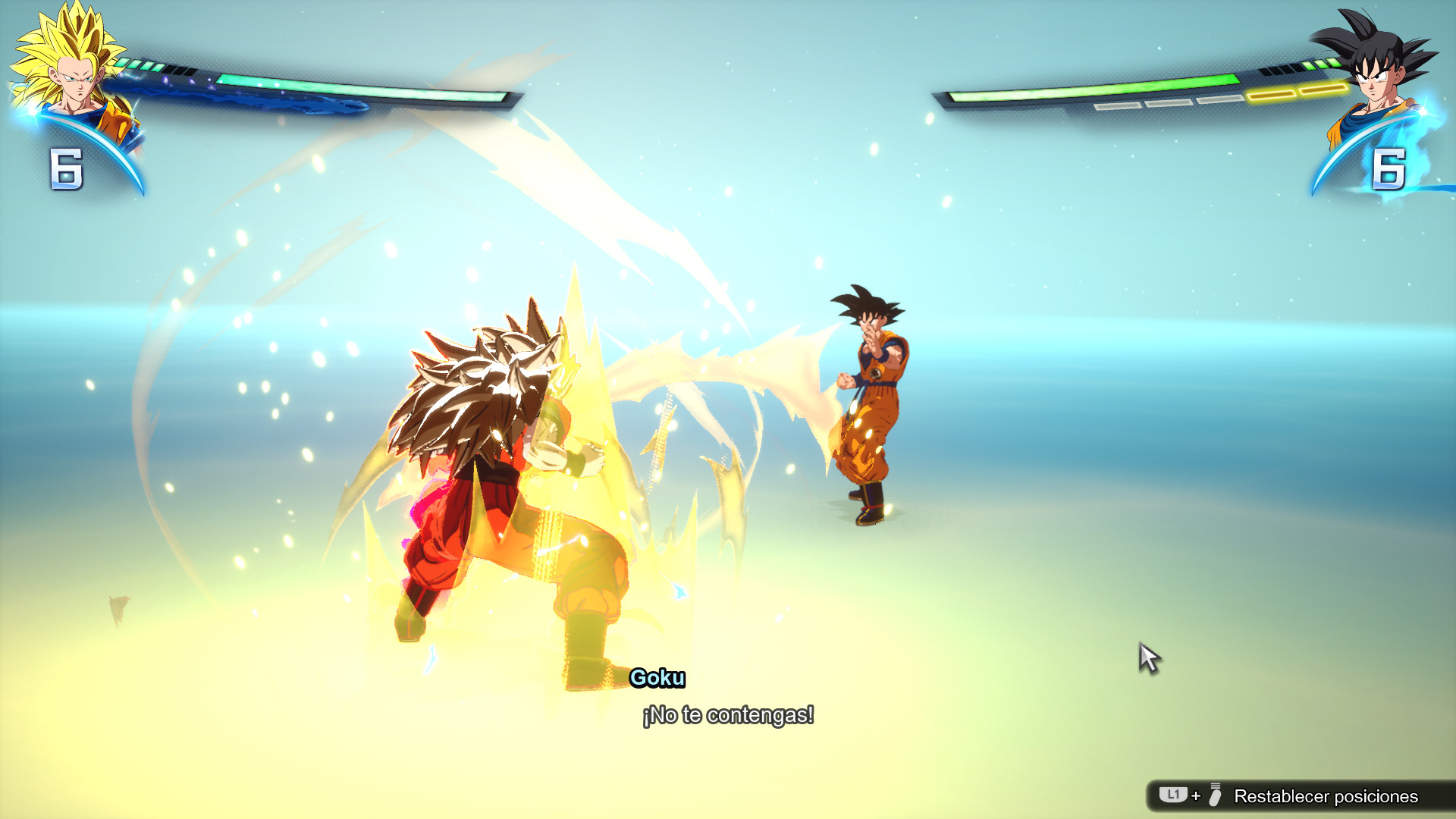
Task: Click the skill count badge showing 6 top left
Action: point(67,168)
